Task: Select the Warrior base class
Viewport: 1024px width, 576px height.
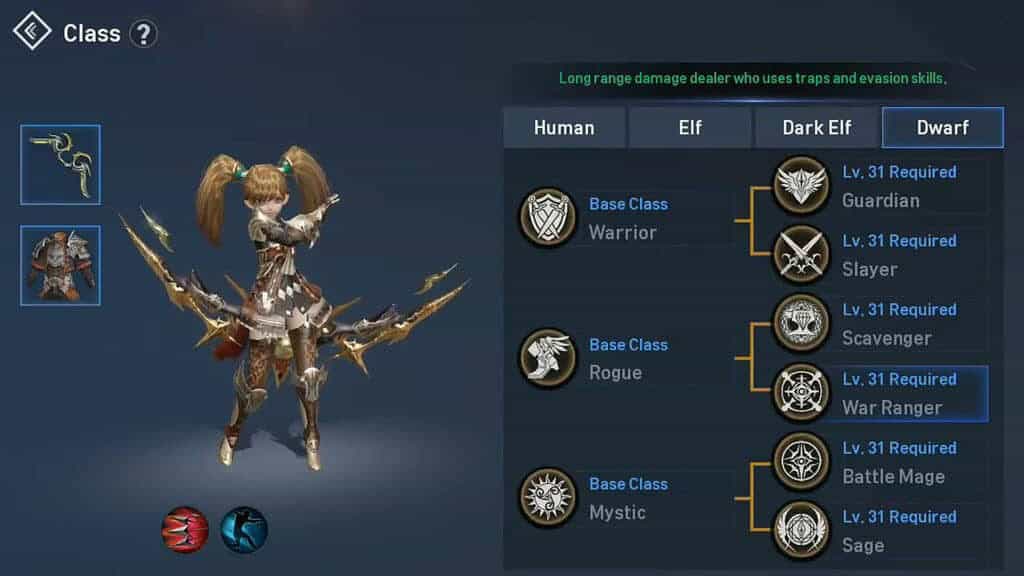Action: coord(548,218)
